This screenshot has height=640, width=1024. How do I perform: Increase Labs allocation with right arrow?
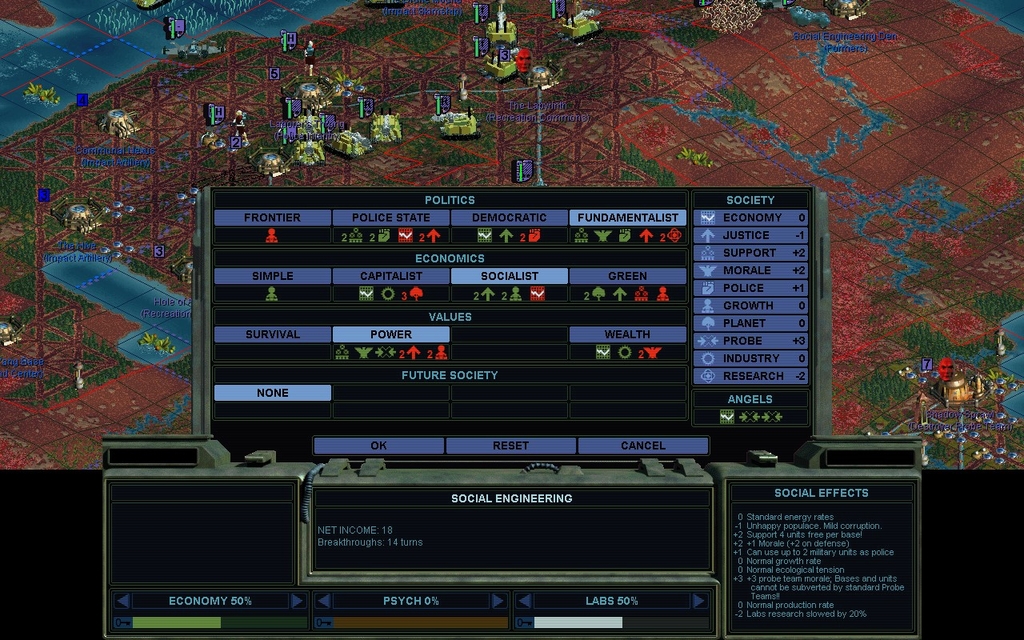(698, 601)
